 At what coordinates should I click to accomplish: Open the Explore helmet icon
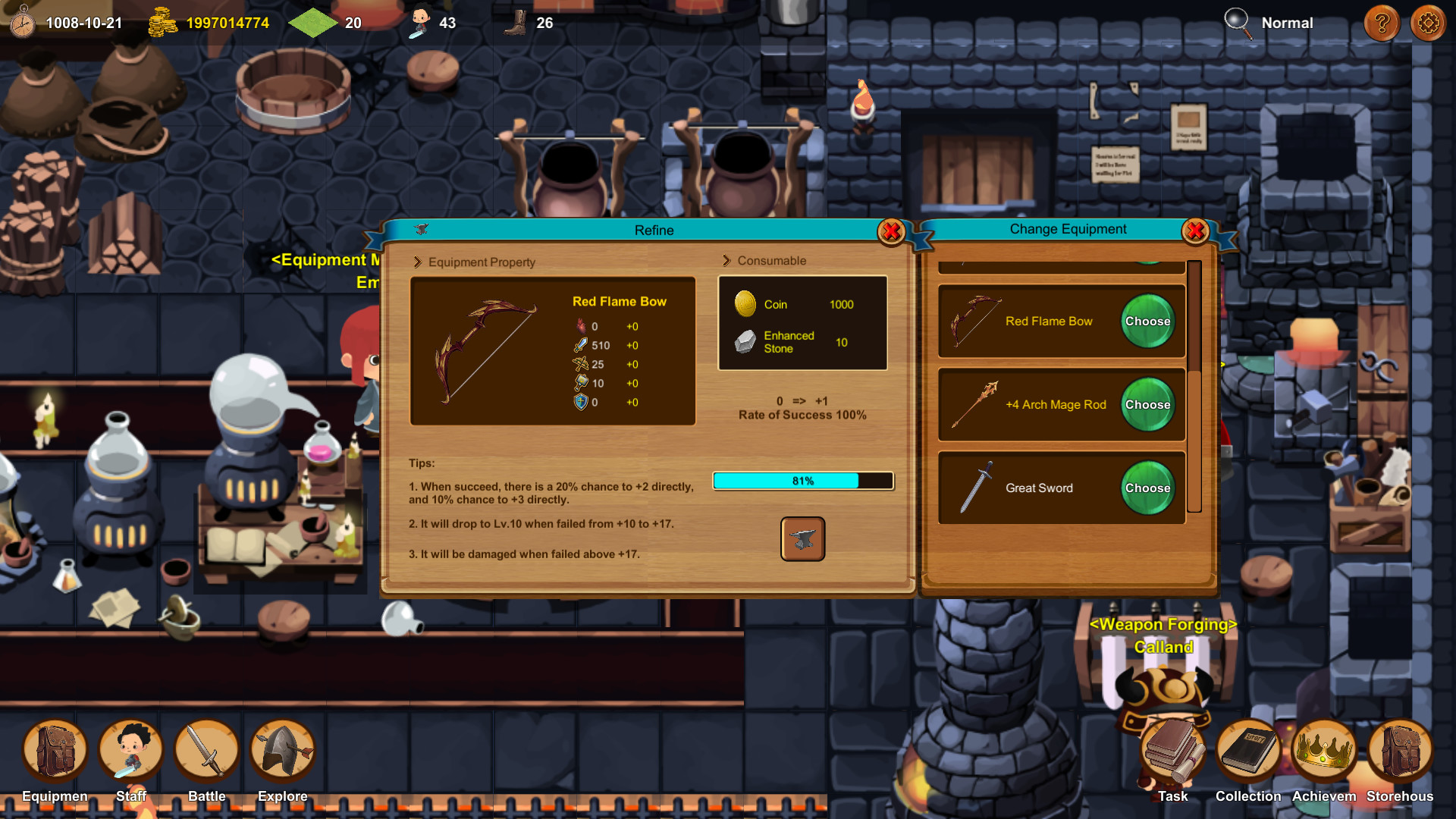281,751
